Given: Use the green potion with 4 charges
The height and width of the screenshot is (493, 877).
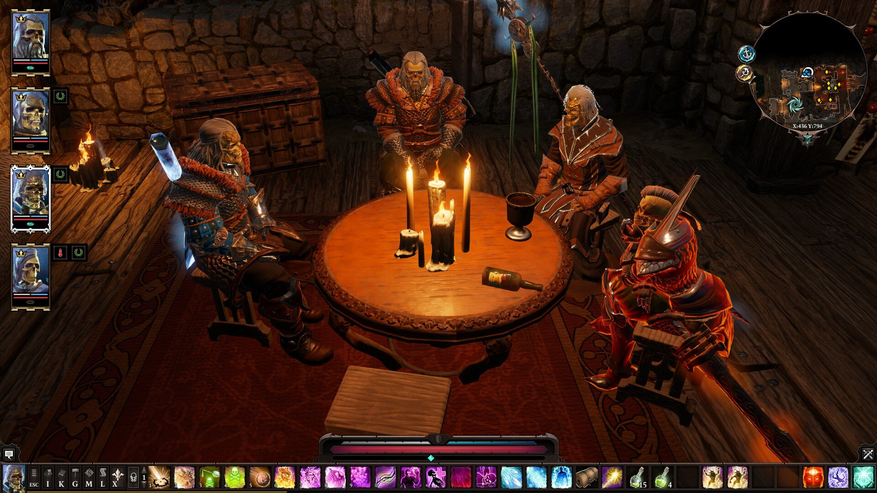Looking at the screenshot, I should coord(662,477).
